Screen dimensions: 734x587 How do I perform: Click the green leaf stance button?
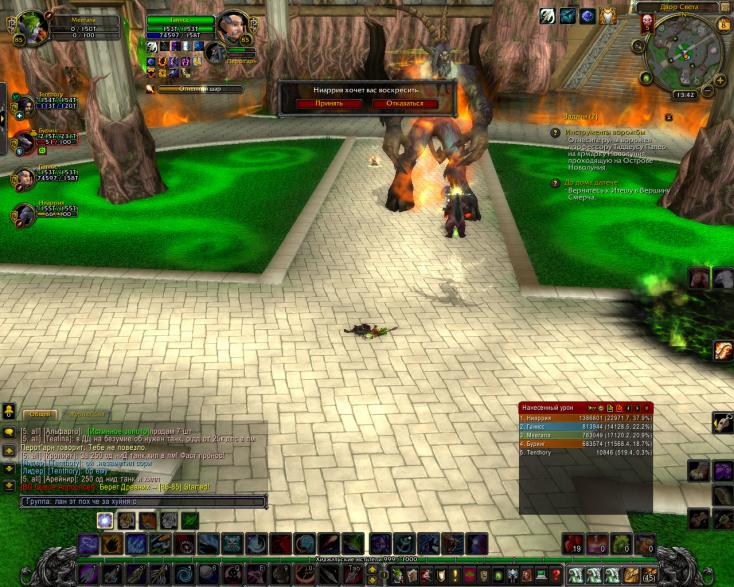point(190,520)
